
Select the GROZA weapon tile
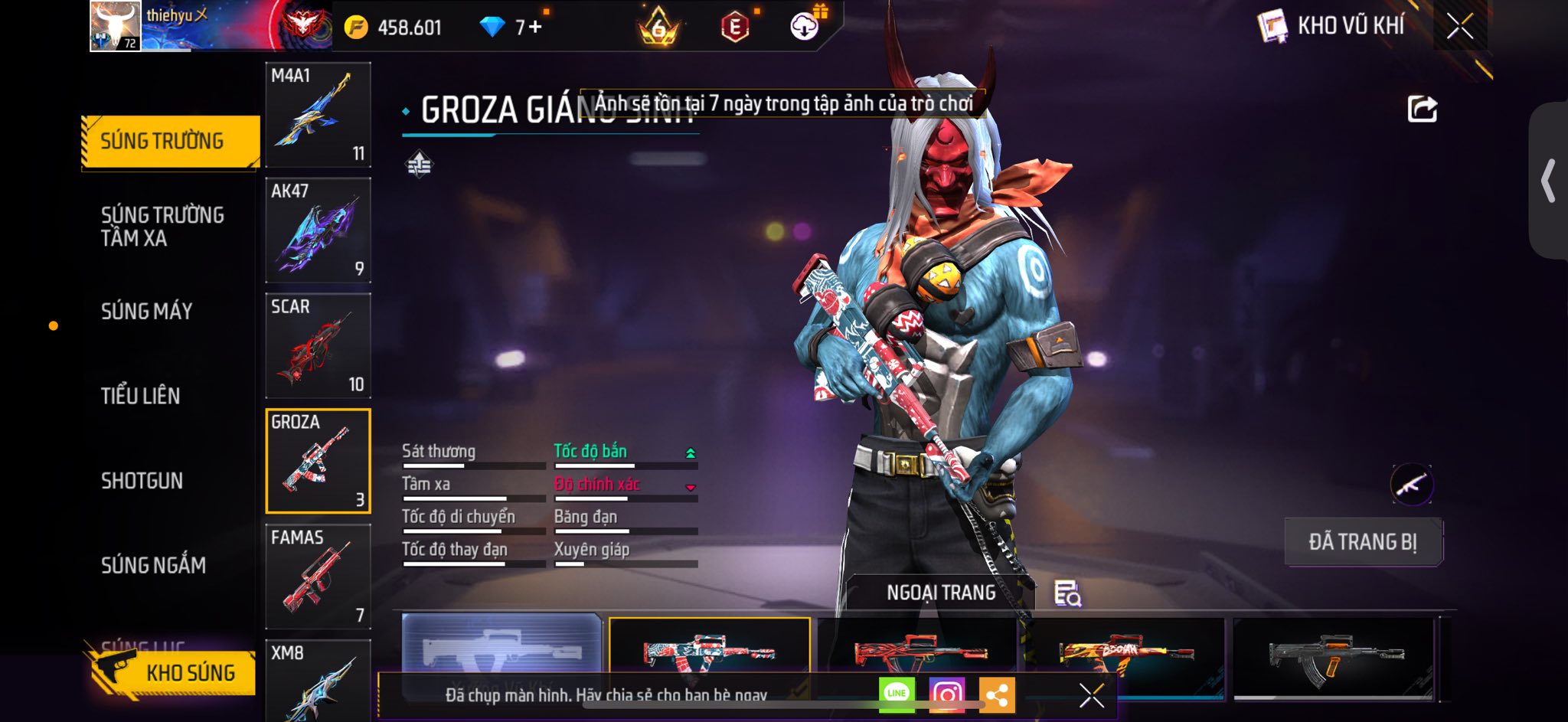click(x=318, y=461)
